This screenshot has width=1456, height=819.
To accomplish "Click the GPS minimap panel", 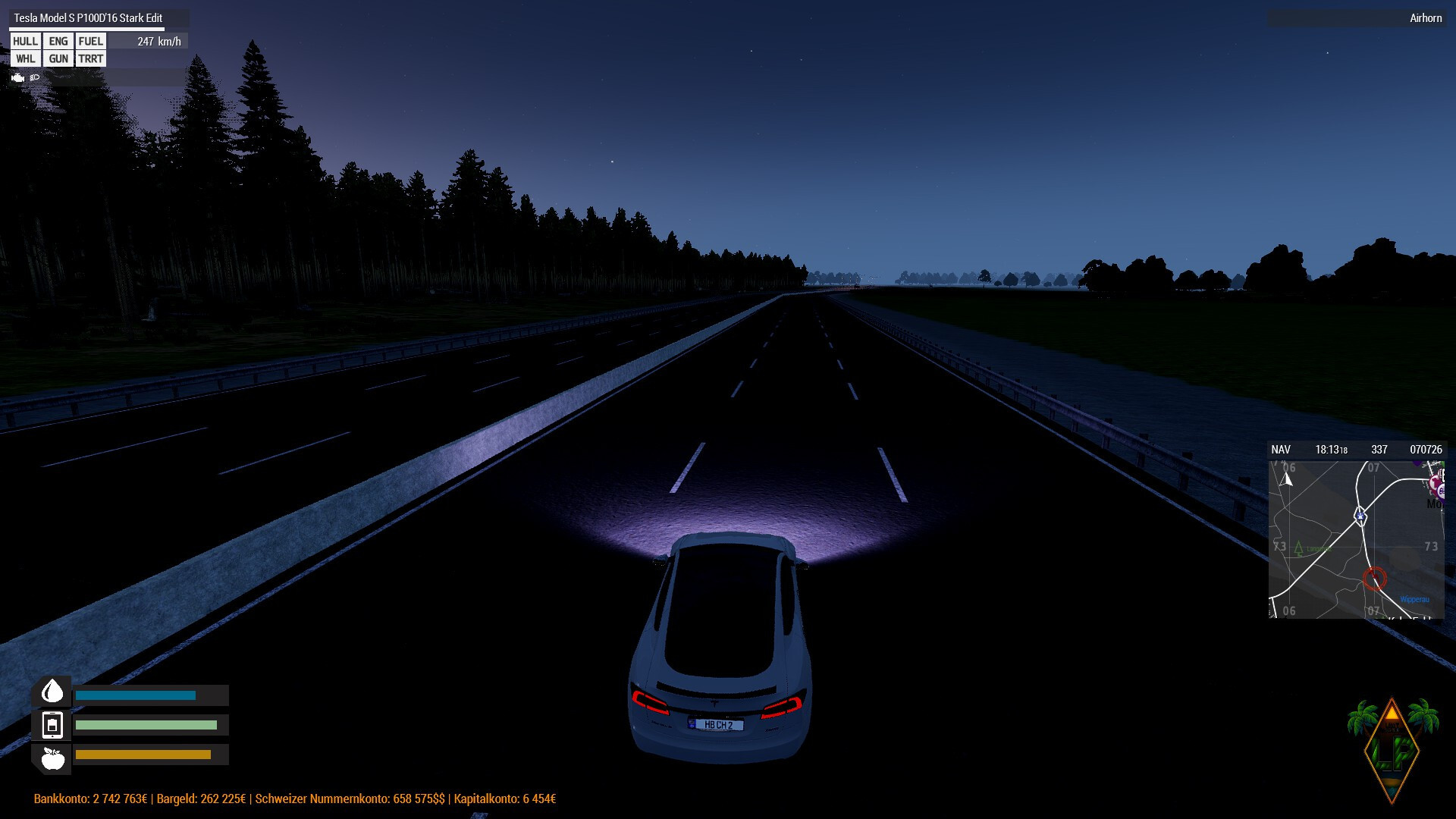I will pyautogui.click(x=1357, y=539).
